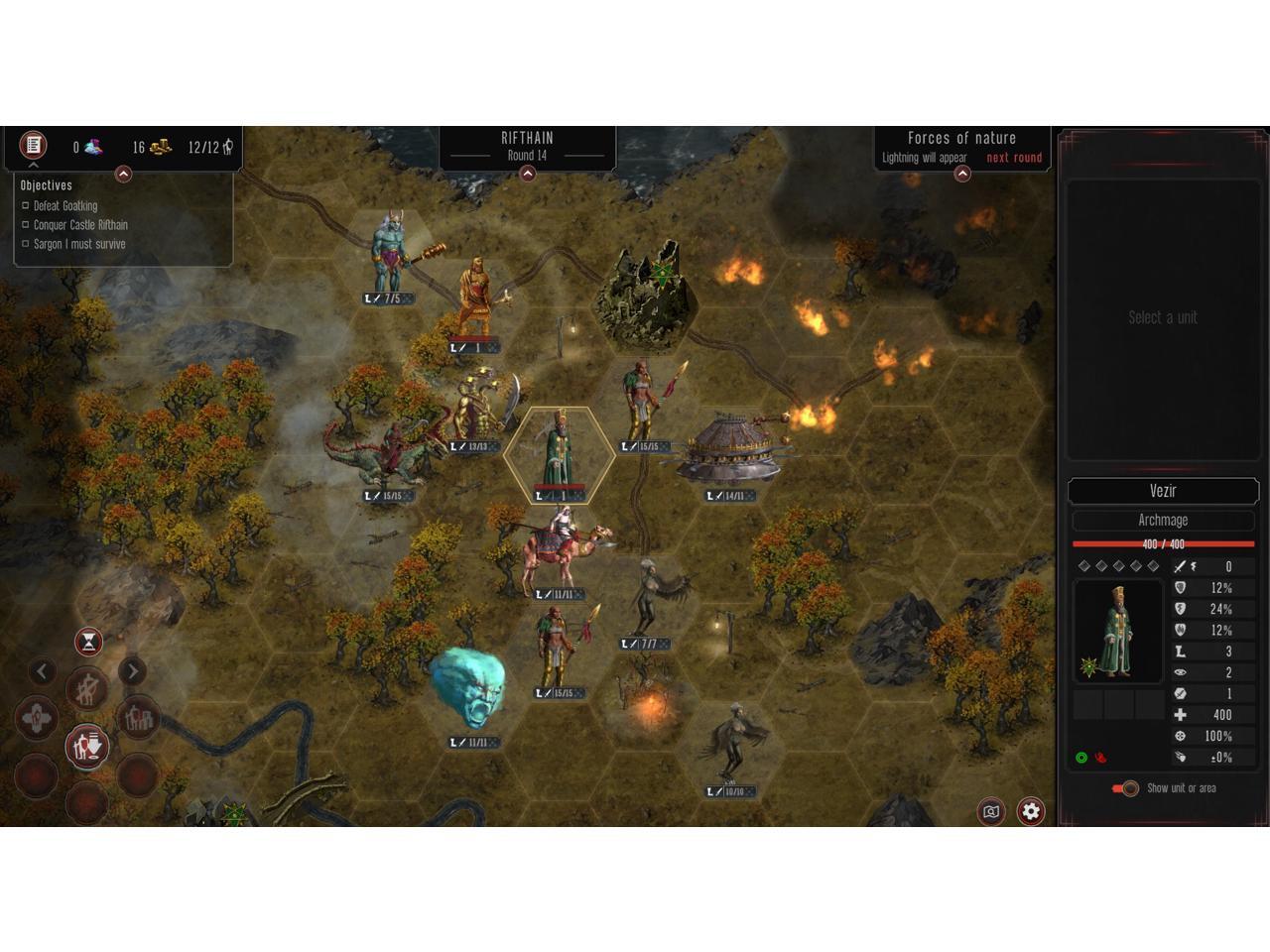This screenshot has width=1270, height=952.
Task: Select the next unit with right arrow
Action: (132, 671)
